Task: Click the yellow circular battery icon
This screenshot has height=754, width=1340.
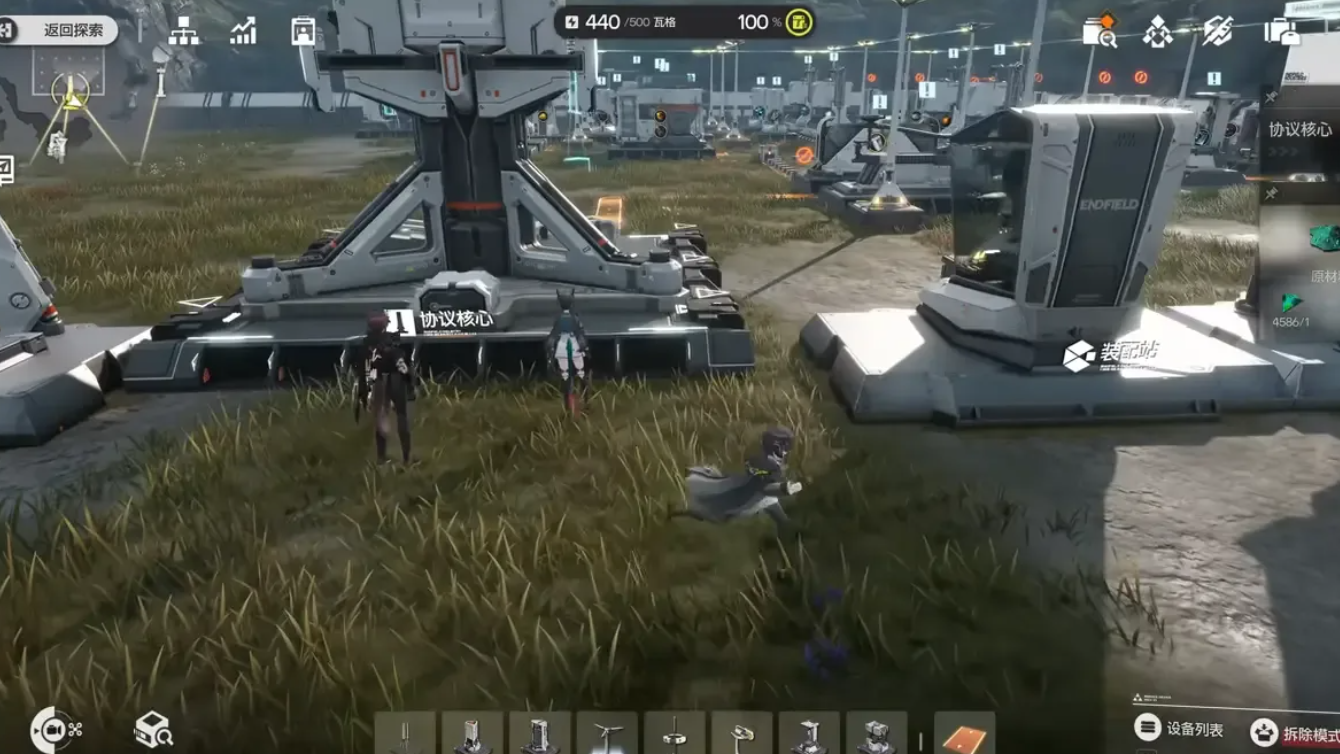Action: (x=798, y=22)
